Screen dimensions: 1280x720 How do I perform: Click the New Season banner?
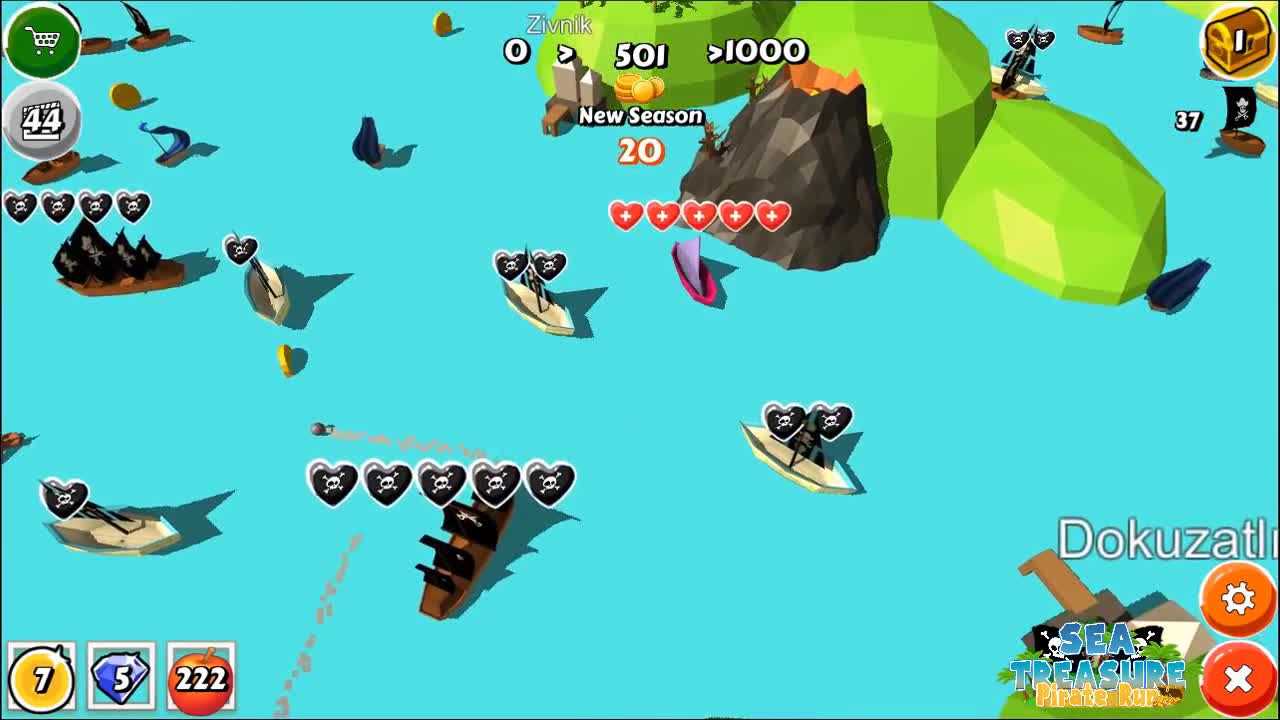point(640,116)
